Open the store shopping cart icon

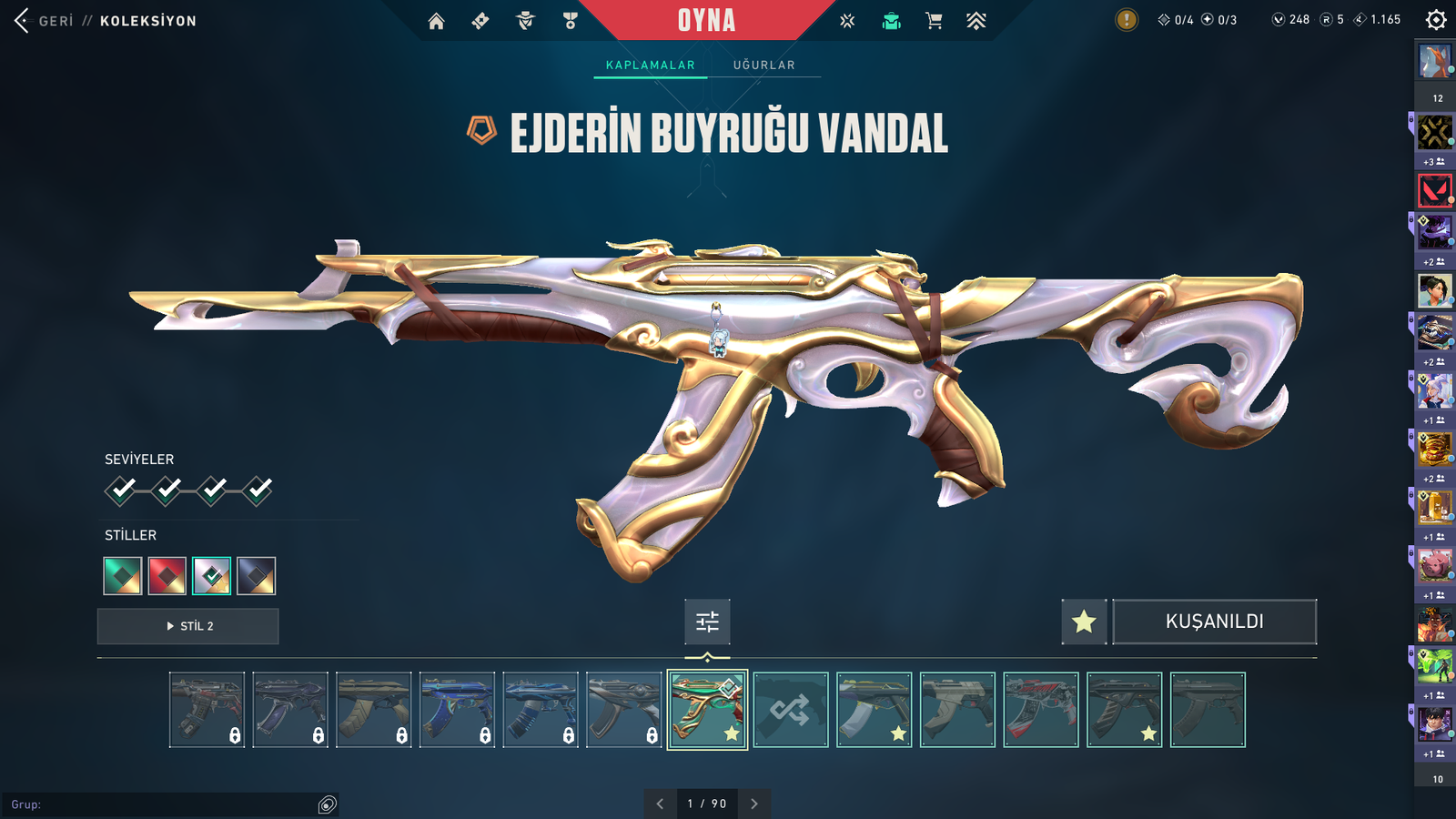(934, 21)
